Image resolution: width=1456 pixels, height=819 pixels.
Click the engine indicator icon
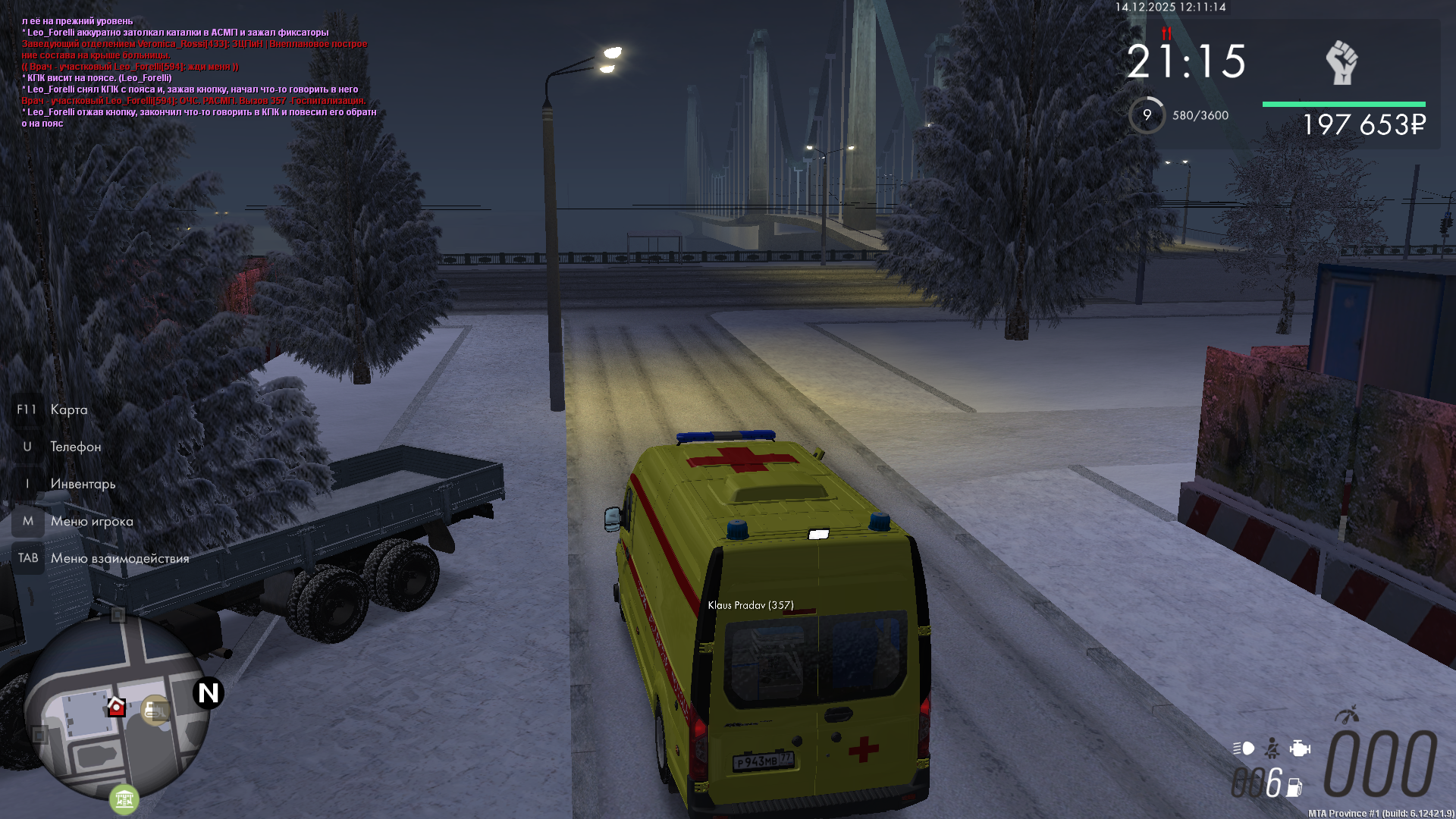(x=1300, y=748)
